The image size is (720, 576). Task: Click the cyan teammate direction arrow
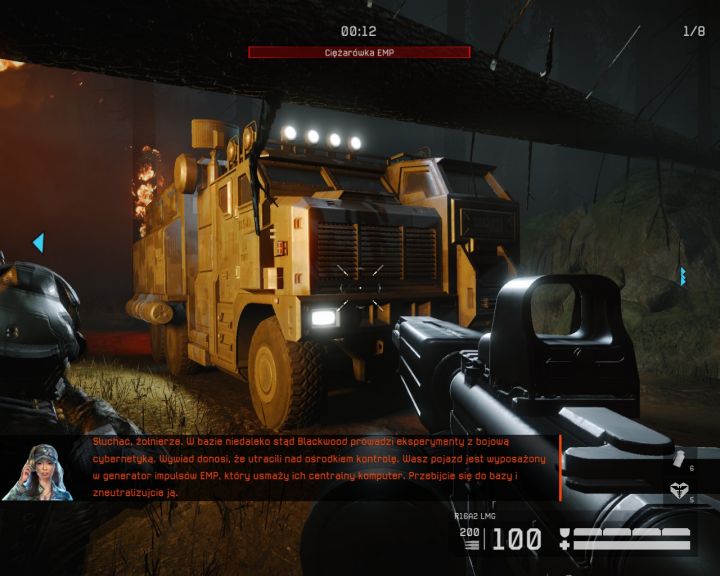[x=38, y=243]
